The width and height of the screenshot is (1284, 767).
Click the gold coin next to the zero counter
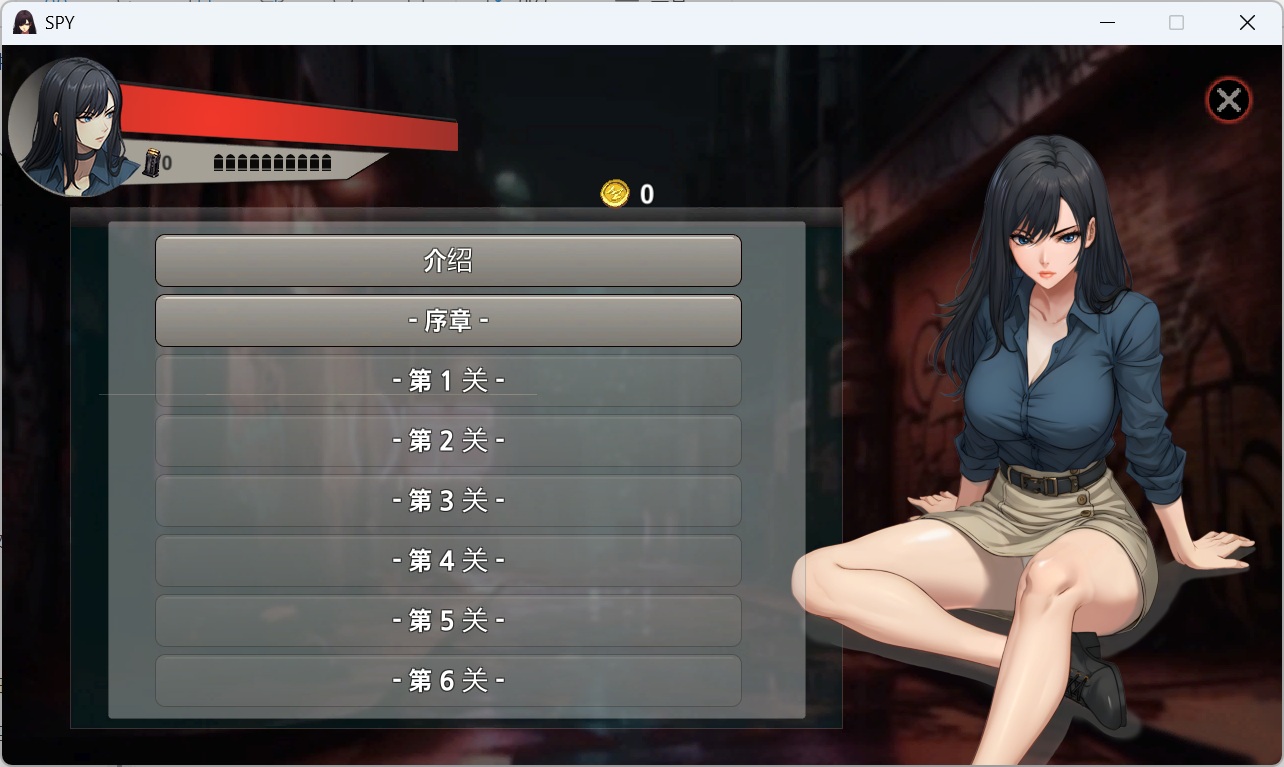tap(613, 194)
